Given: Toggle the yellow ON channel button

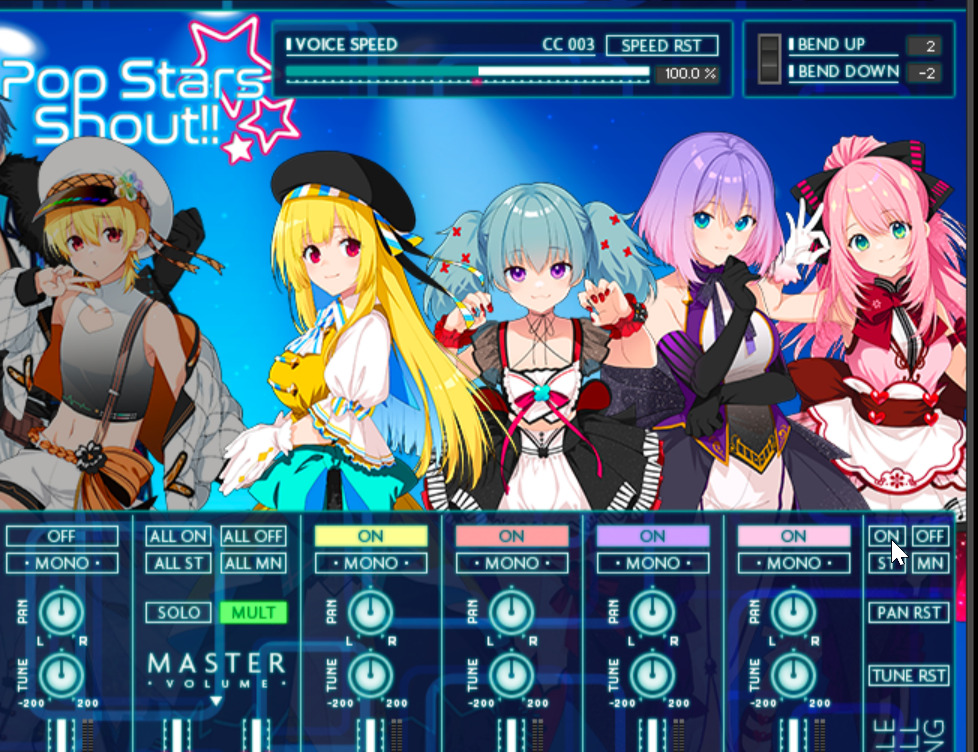Looking at the screenshot, I should (x=370, y=536).
